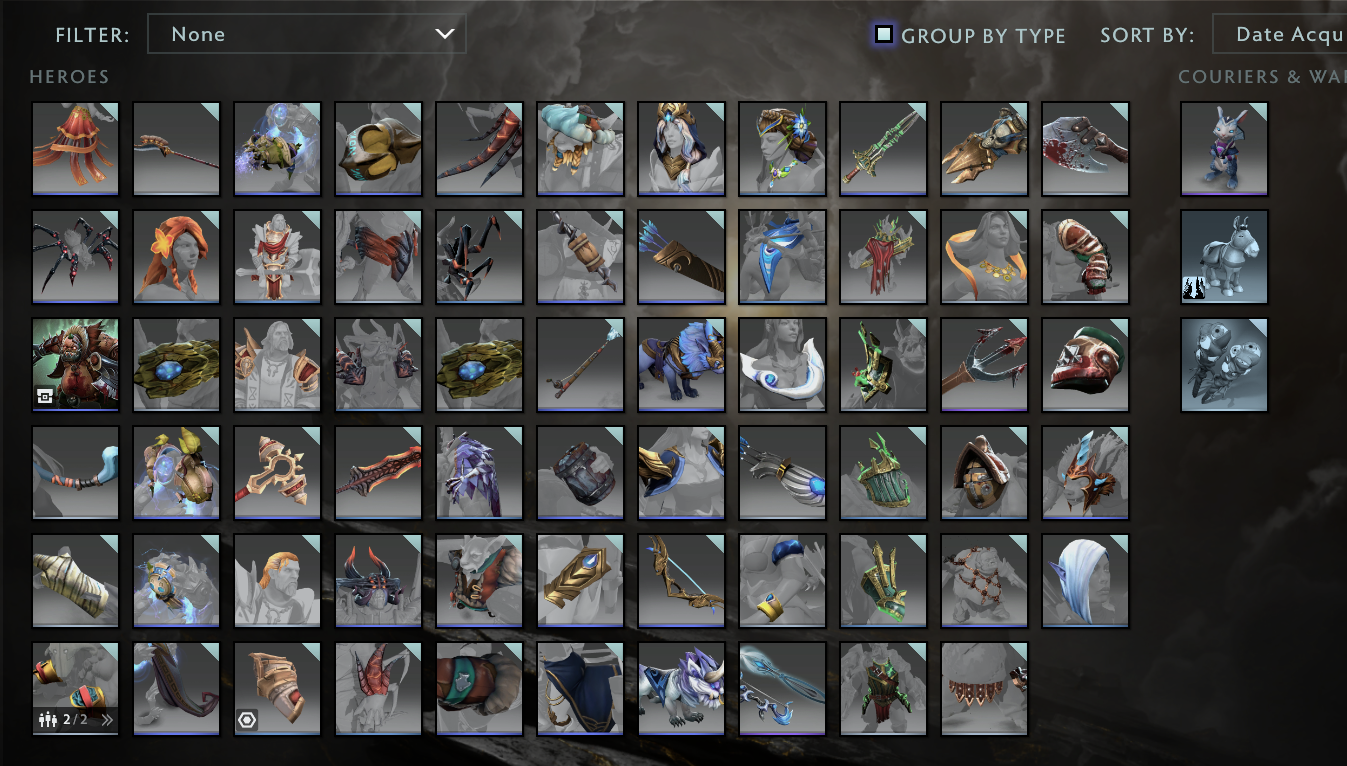1347x766 pixels.
Task: Select the white wolf item icon in the bottom row
Action: (x=681, y=688)
